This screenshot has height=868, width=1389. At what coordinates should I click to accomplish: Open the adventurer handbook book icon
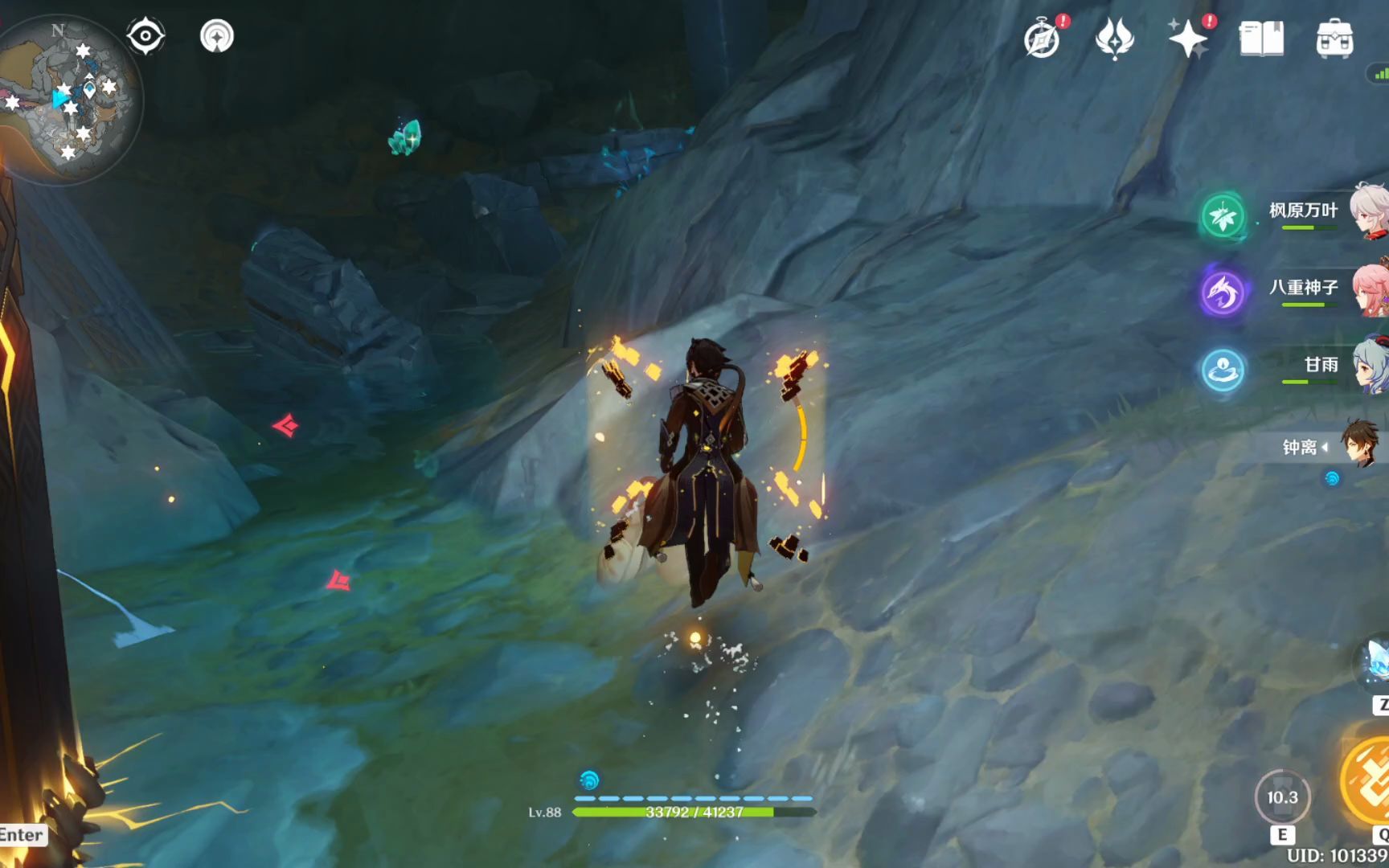pyautogui.click(x=1261, y=39)
